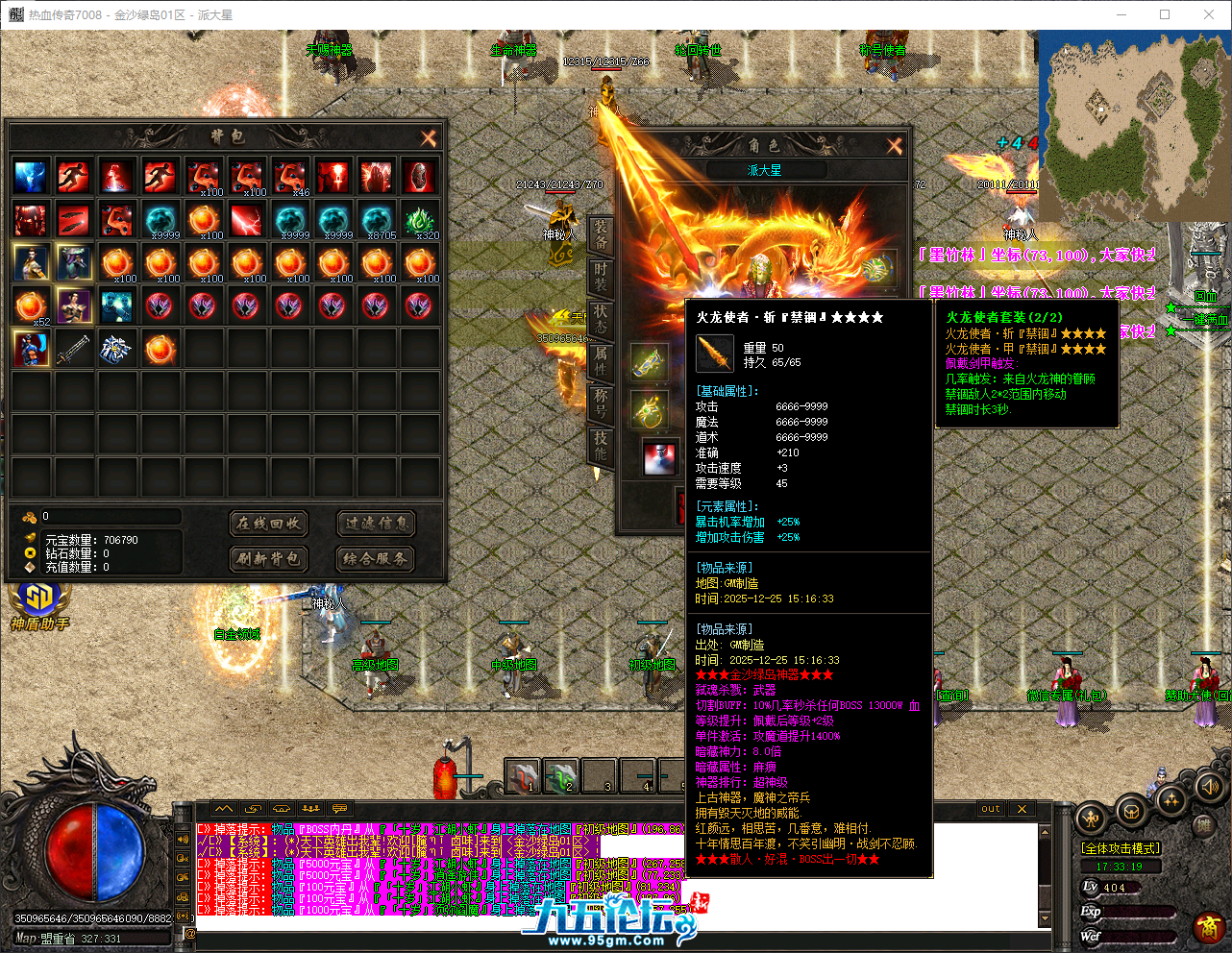Image resolution: width=1232 pixels, height=953 pixels.
Task: Click the 摊 (stall) icon bottom right
Action: [x=1205, y=824]
